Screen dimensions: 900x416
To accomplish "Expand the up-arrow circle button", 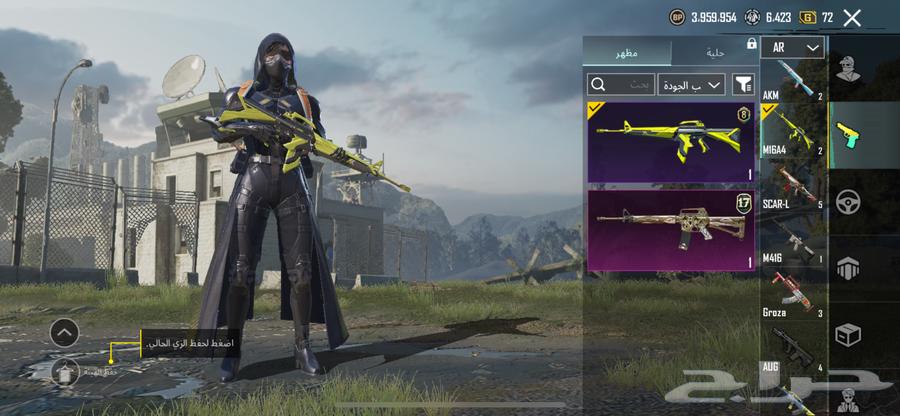I will 64,332.
